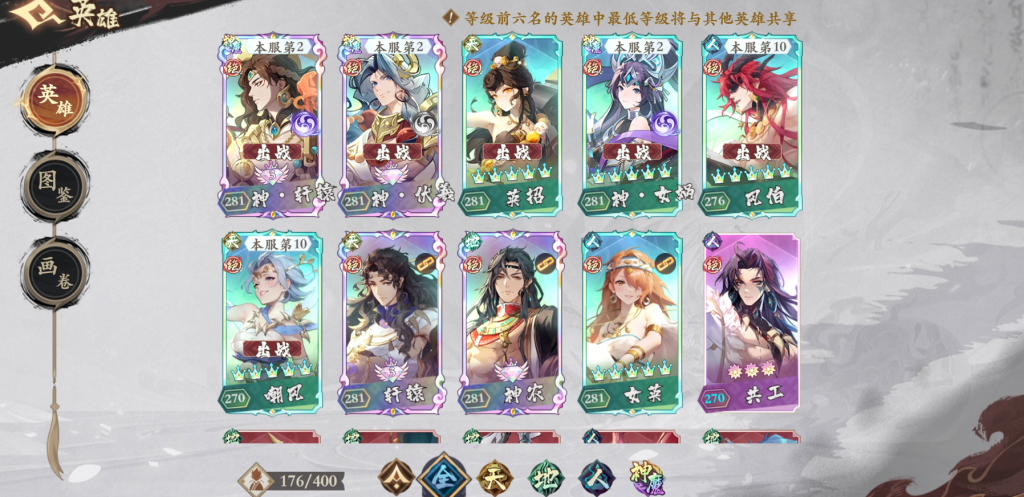Click the 176/400 hero capacity icon
Image resolution: width=1024 pixels, height=497 pixels.
coord(256,480)
